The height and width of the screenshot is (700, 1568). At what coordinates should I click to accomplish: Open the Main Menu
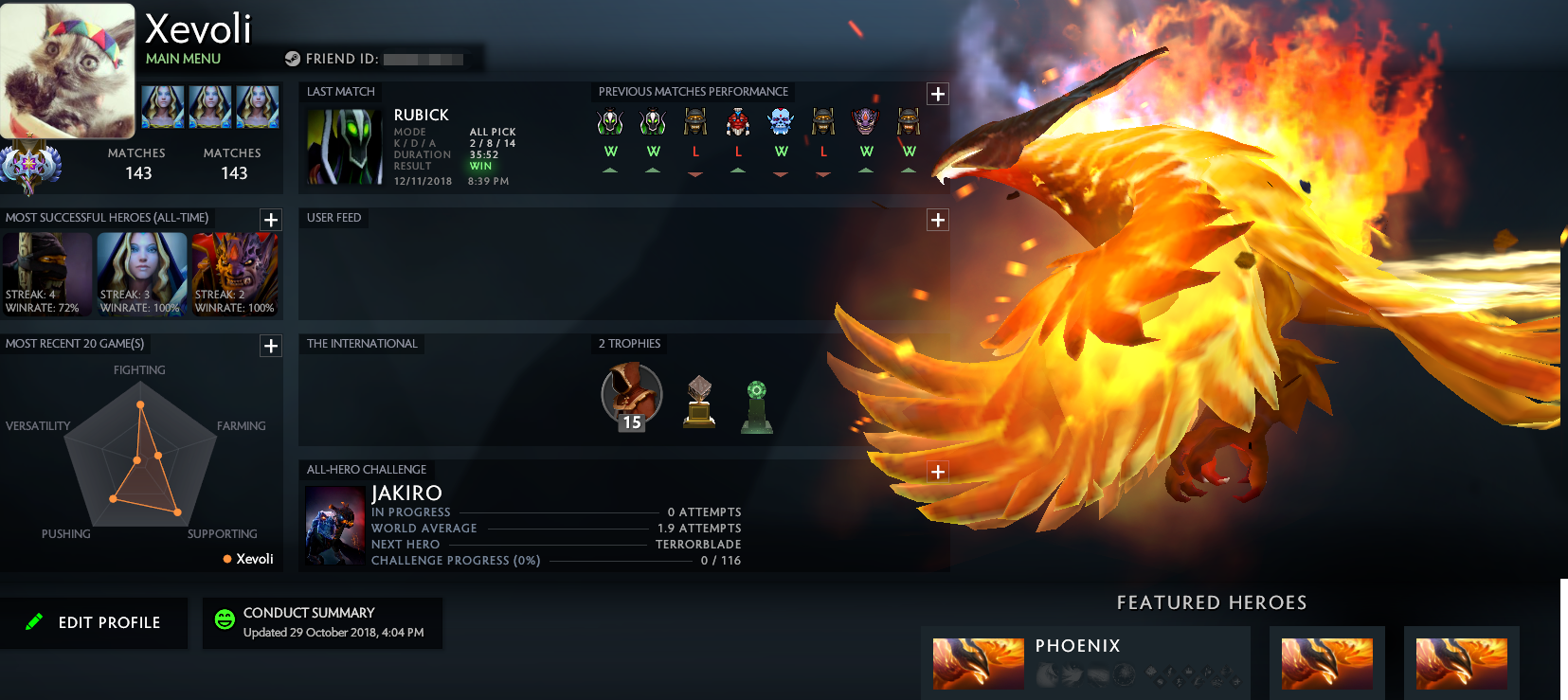tap(182, 59)
